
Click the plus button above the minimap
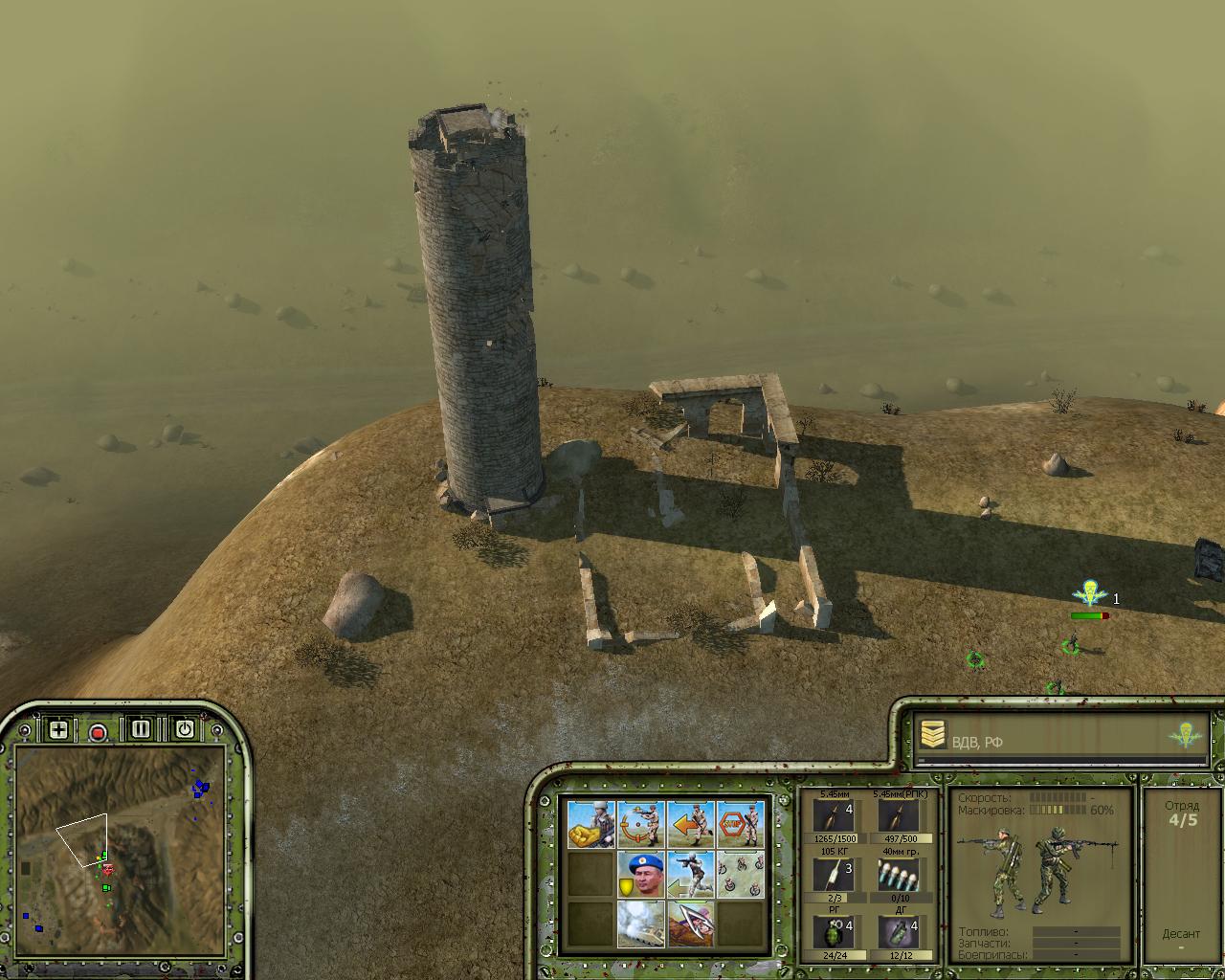click(58, 729)
